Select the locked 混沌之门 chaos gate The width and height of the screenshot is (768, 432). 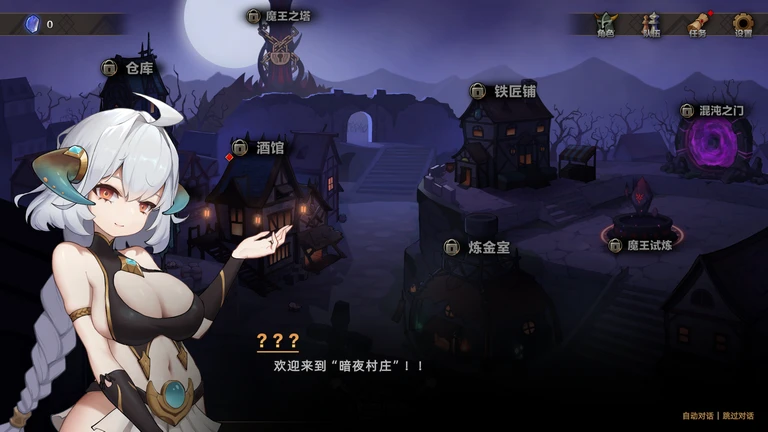(x=716, y=110)
